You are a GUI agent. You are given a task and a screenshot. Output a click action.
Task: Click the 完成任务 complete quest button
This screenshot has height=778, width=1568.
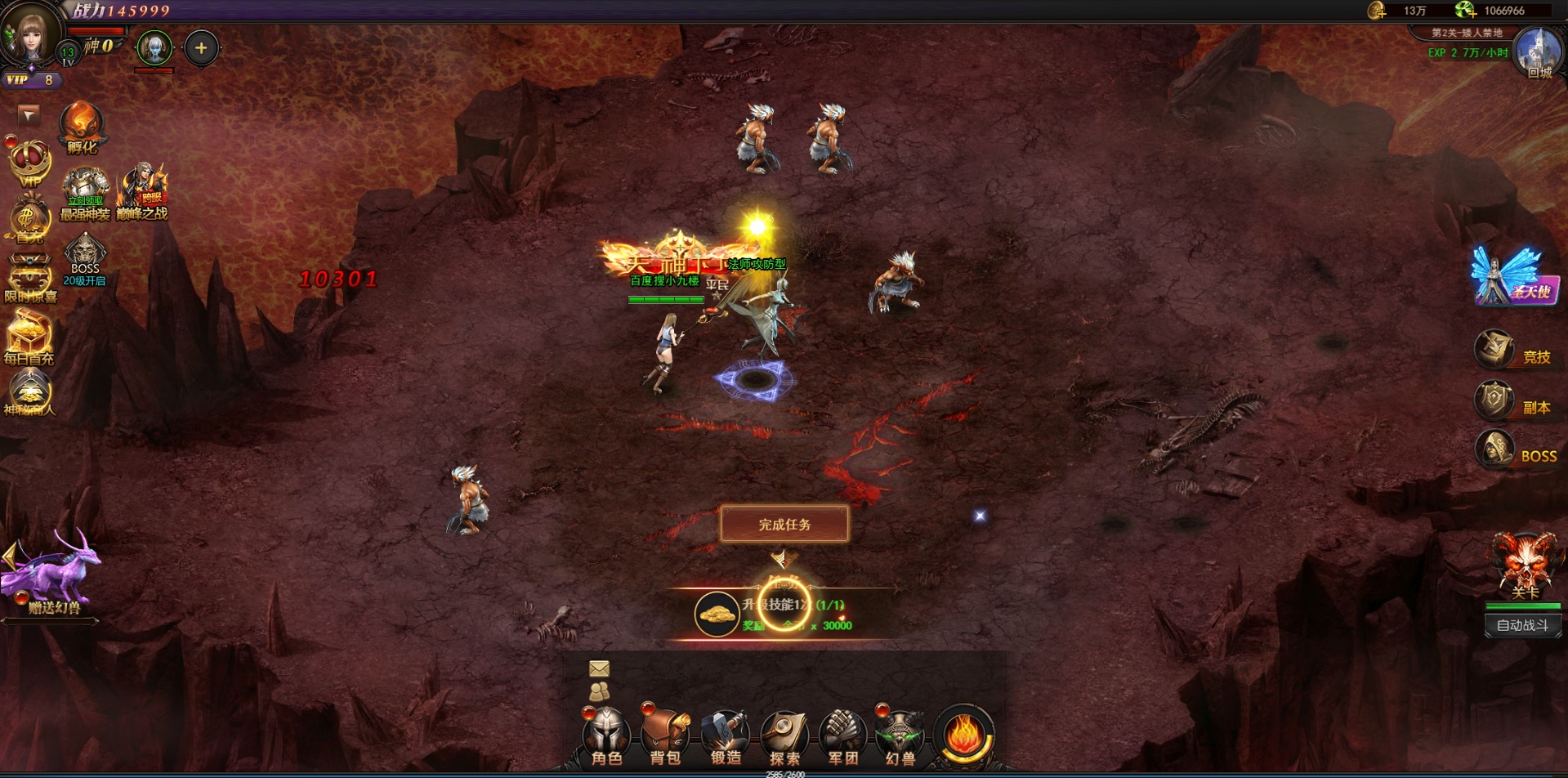click(784, 524)
